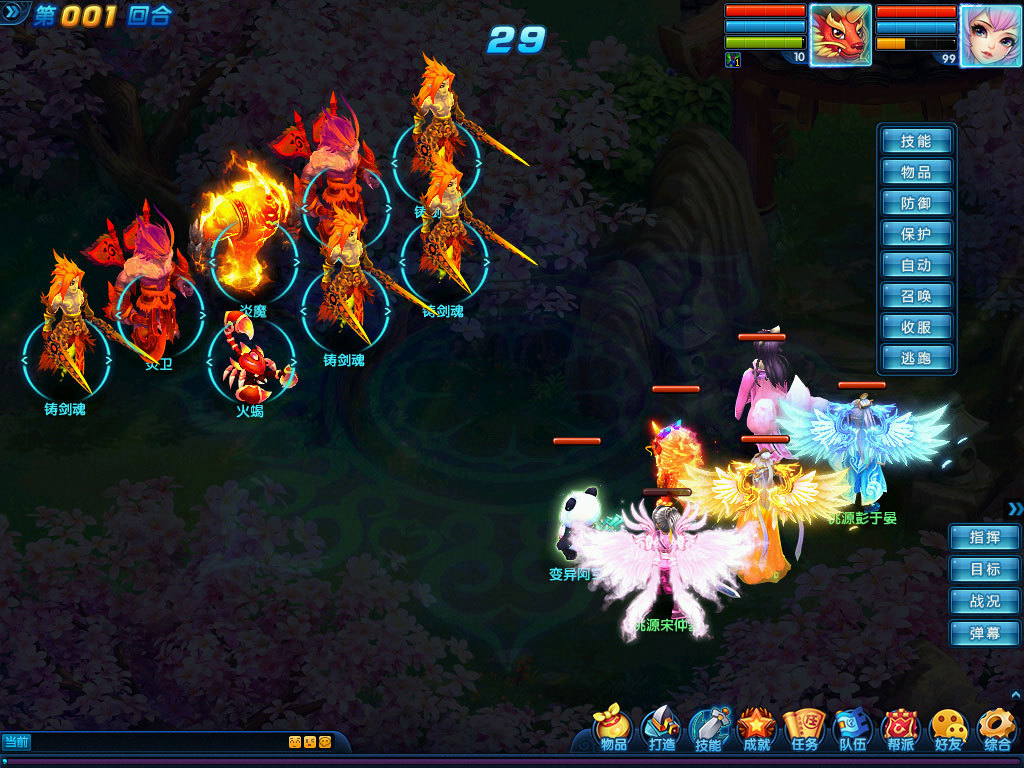Open the 队伍 team flag icon

pos(852,729)
